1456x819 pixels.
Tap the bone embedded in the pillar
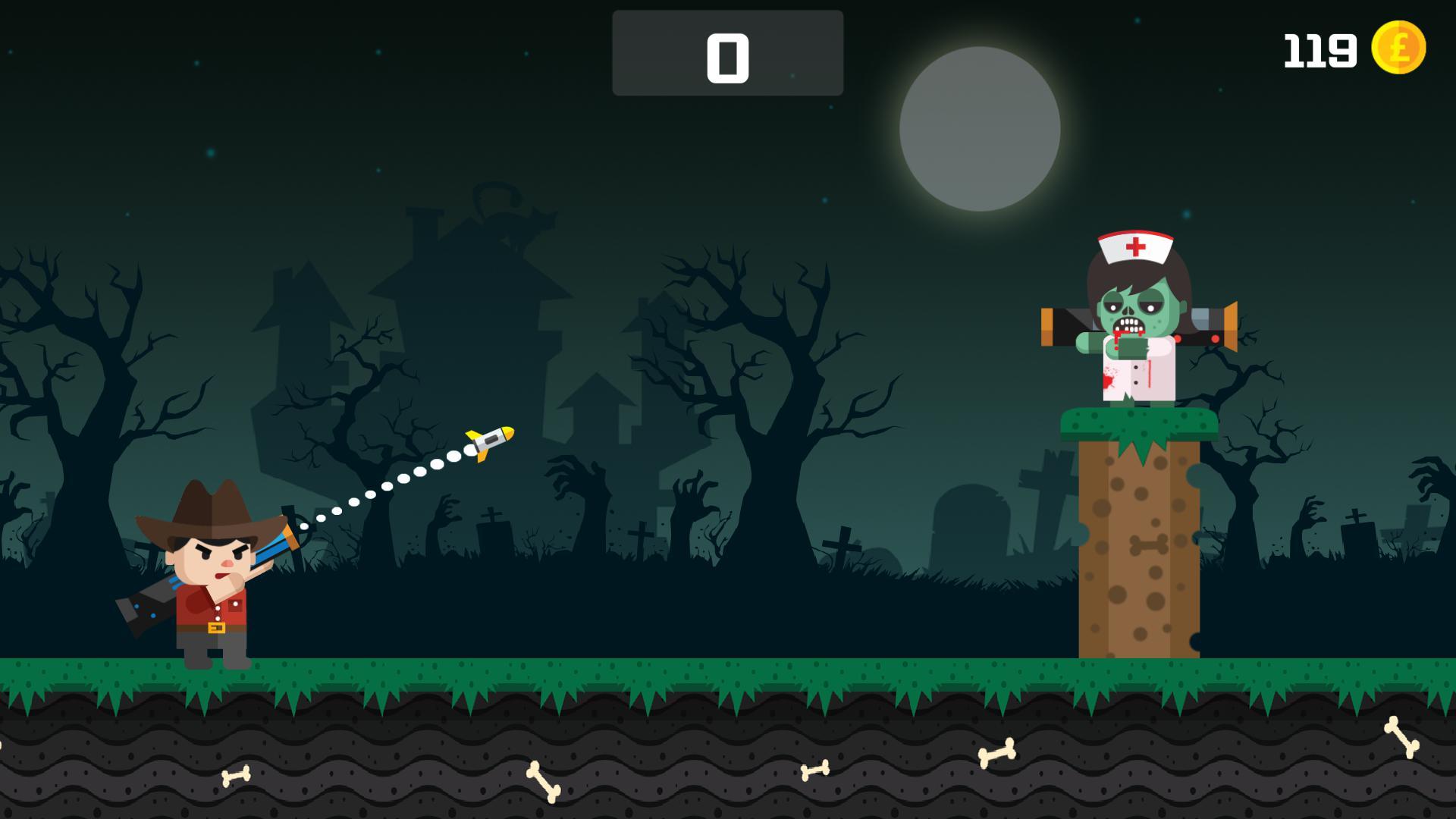[1147, 543]
